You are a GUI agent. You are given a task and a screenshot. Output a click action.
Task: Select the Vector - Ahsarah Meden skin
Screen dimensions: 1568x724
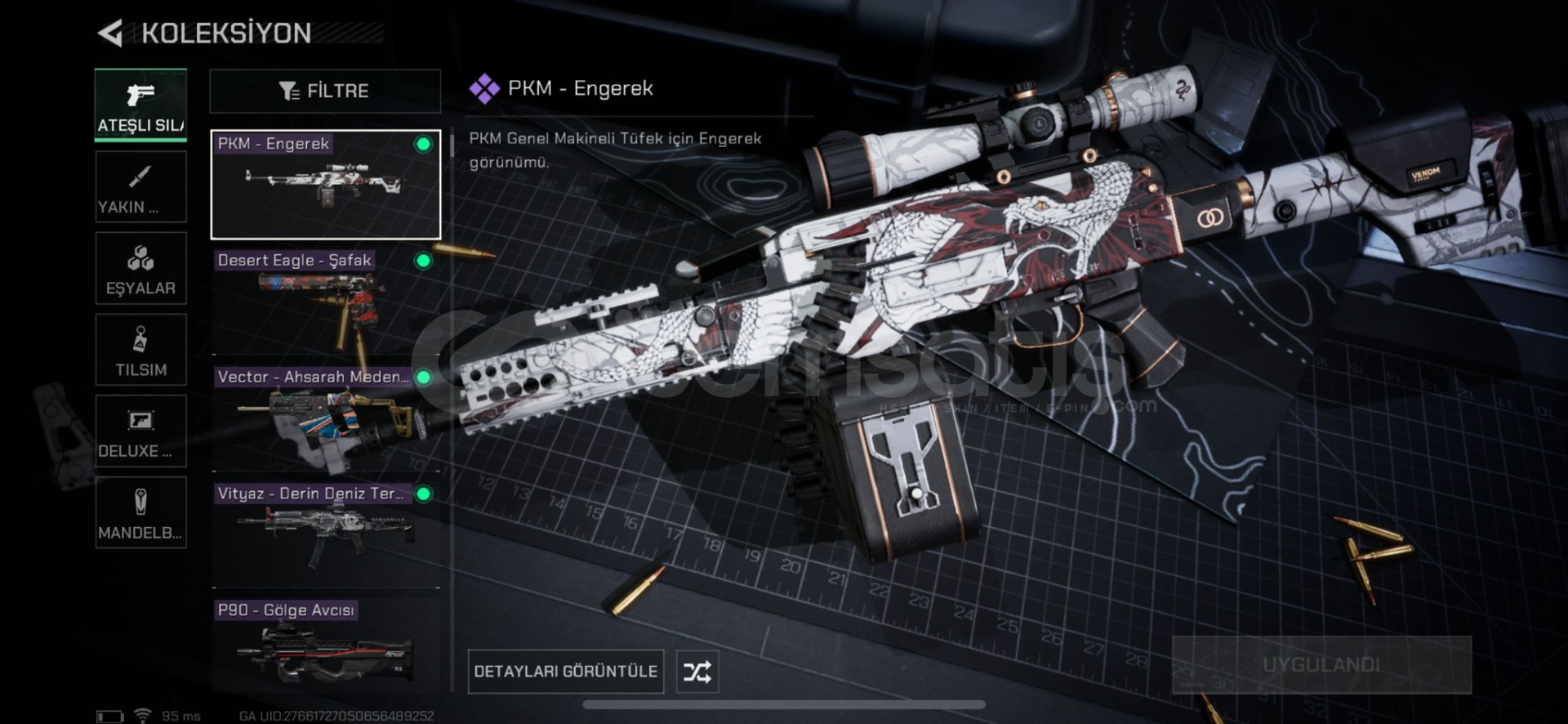click(x=325, y=418)
